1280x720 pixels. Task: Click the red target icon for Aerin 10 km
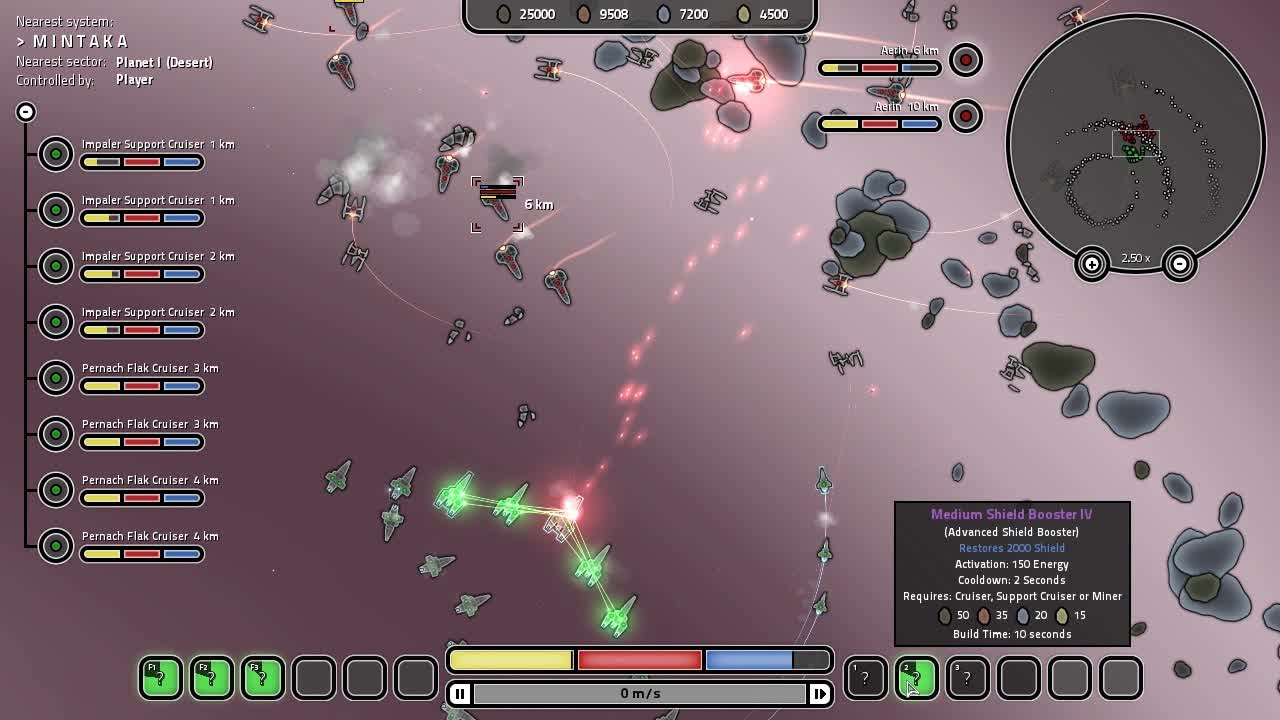[x=965, y=116]
